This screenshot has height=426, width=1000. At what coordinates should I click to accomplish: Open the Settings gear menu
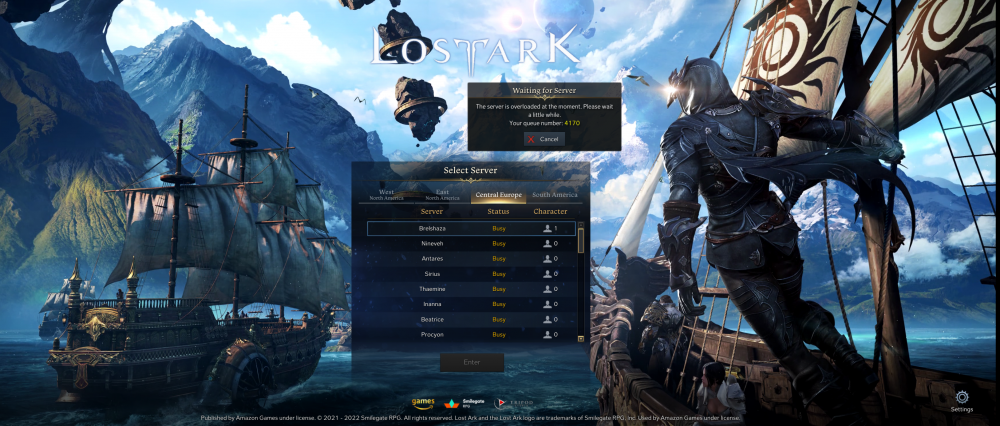pyautogui.click(x=962, y=398)
